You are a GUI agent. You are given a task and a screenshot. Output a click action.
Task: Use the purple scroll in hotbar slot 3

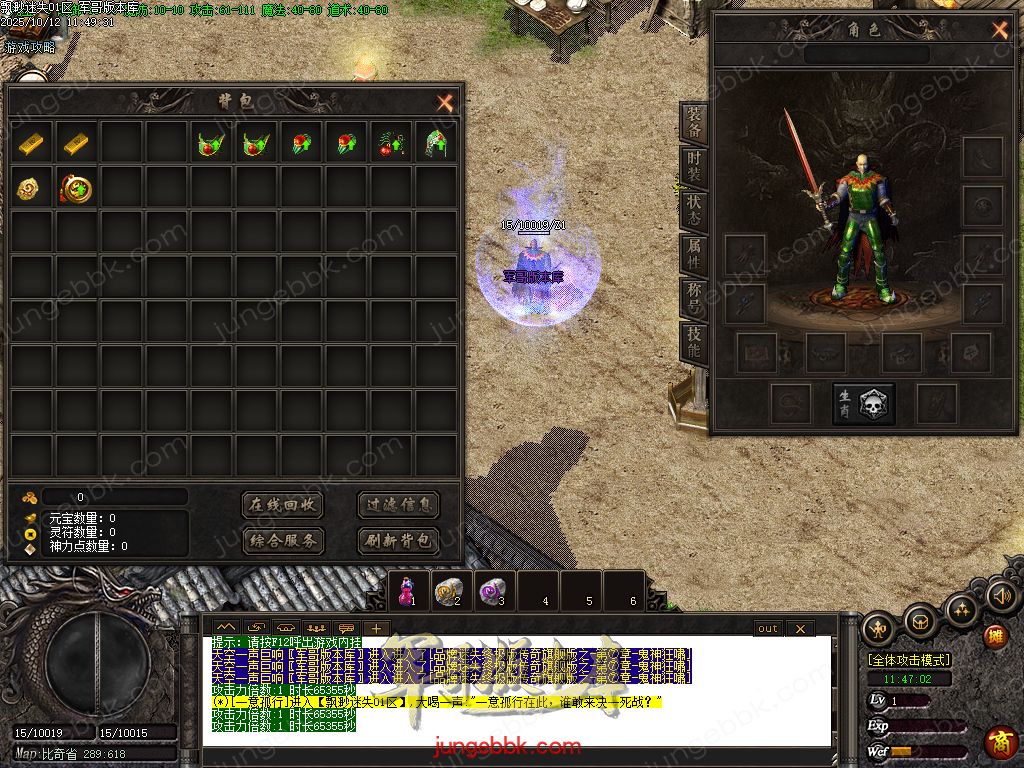492,591
